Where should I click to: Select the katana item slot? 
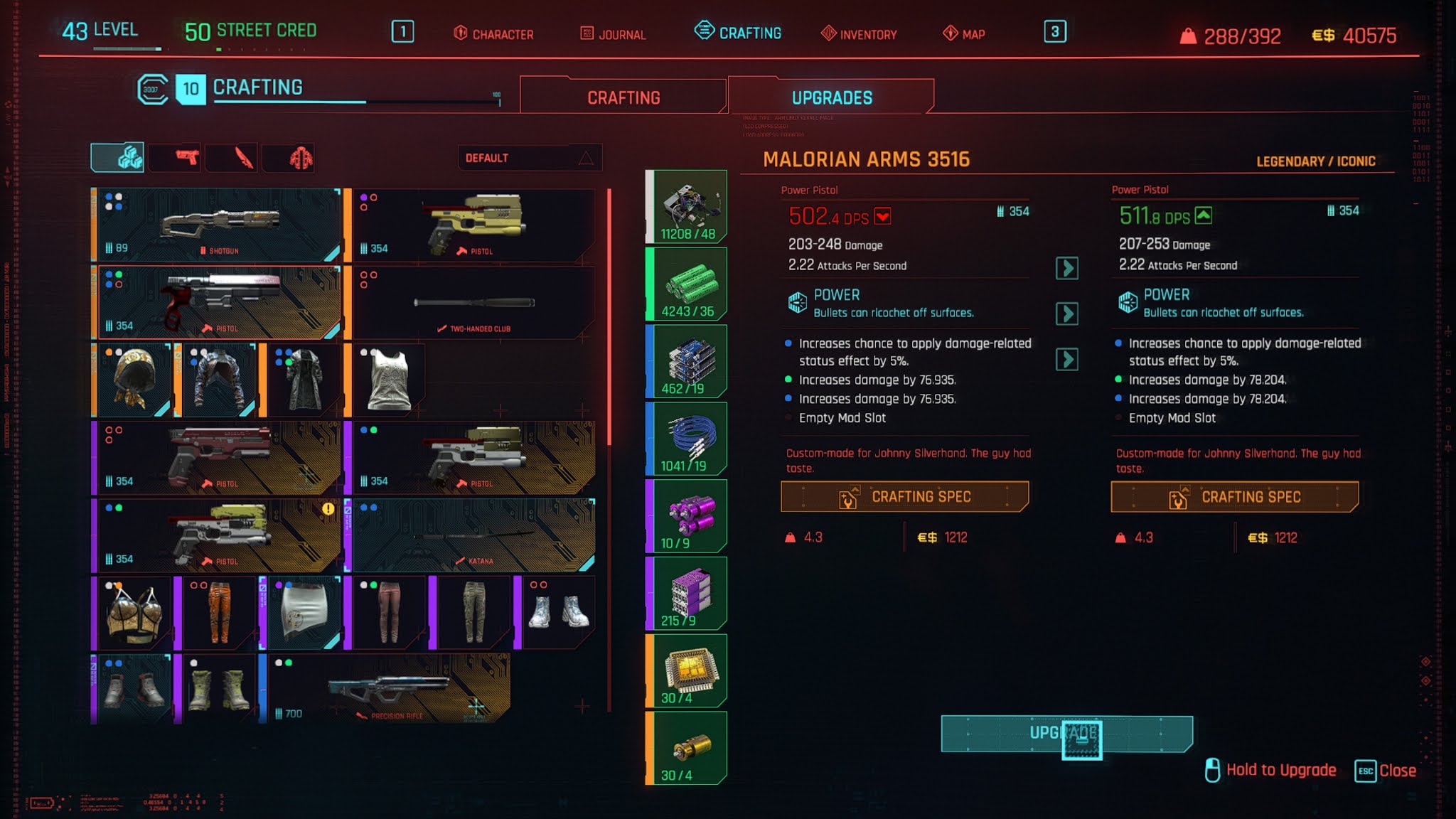pyautogui.click(x=473, y=535)
